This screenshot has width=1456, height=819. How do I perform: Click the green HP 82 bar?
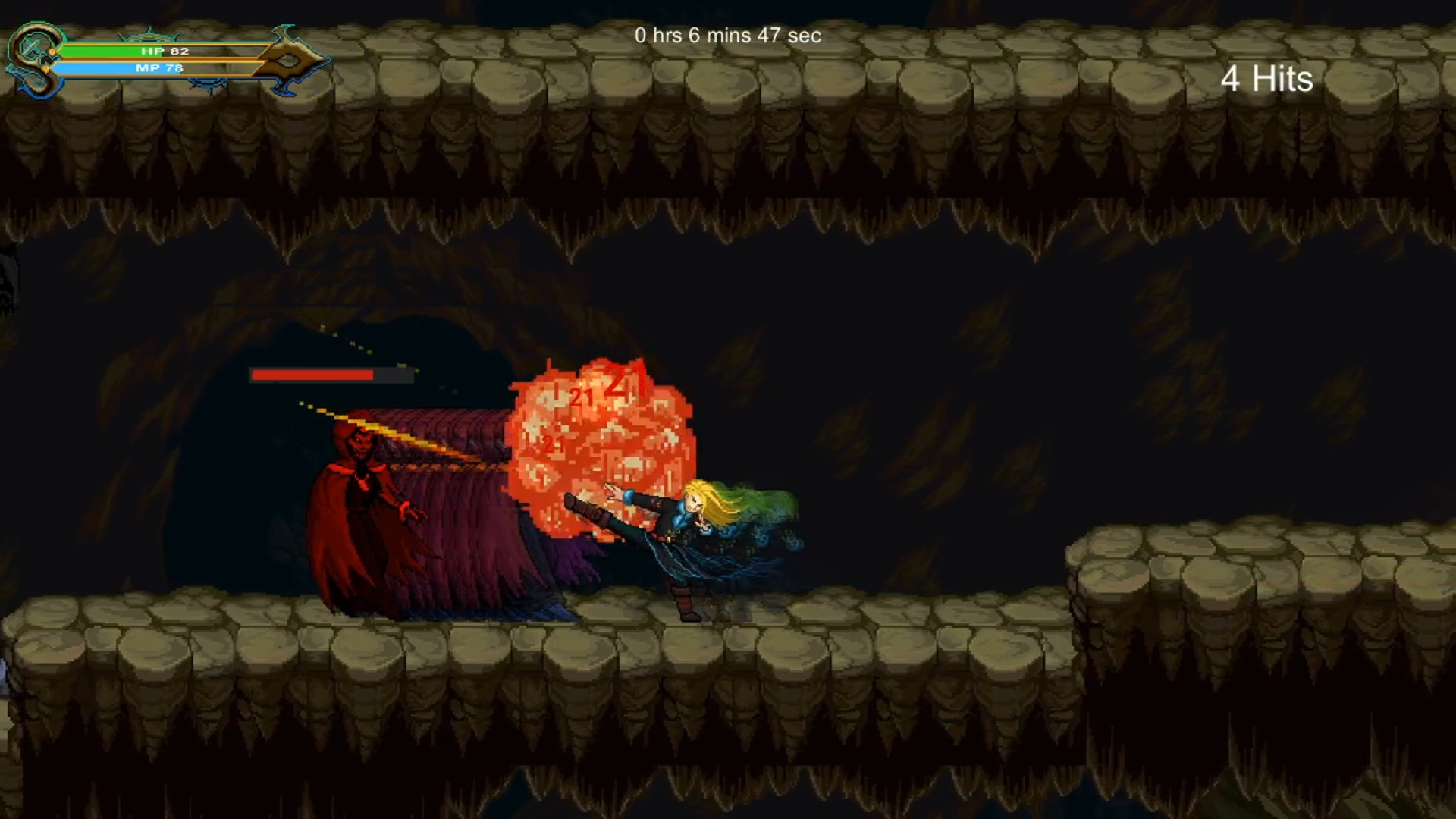coord(114,51)
